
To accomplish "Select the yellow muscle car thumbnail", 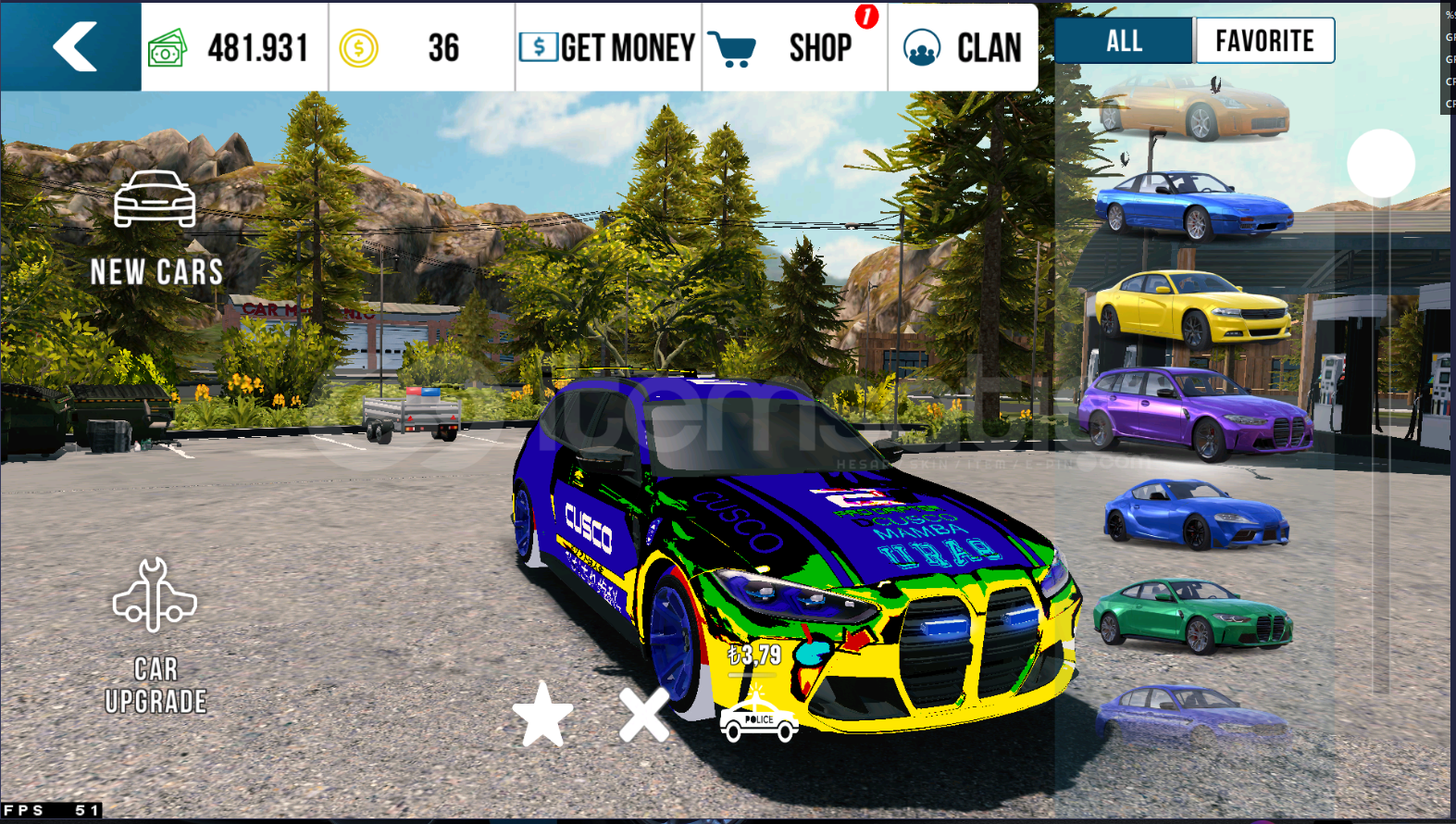I will tap(1193, 308).
